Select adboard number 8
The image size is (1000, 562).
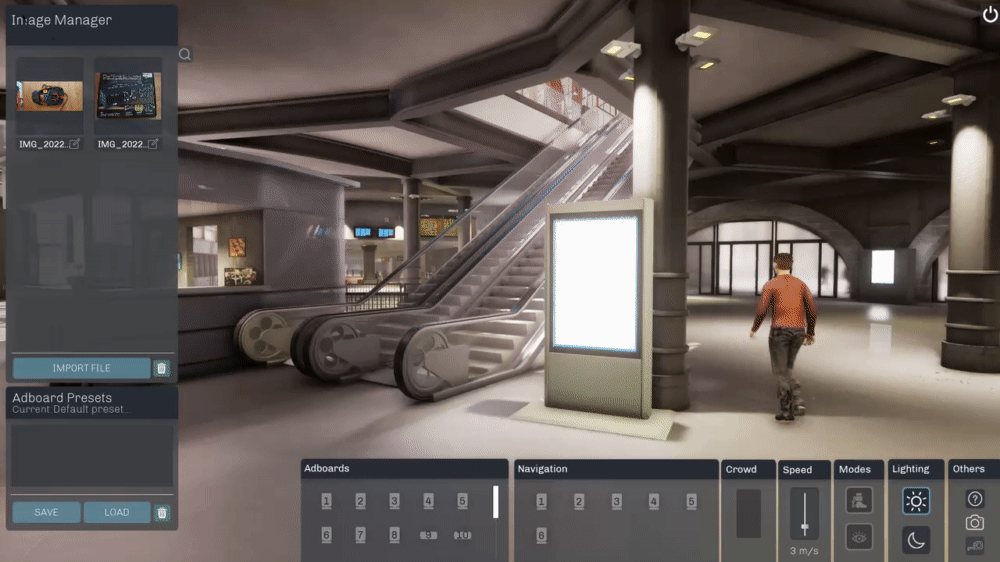point(394,535)
